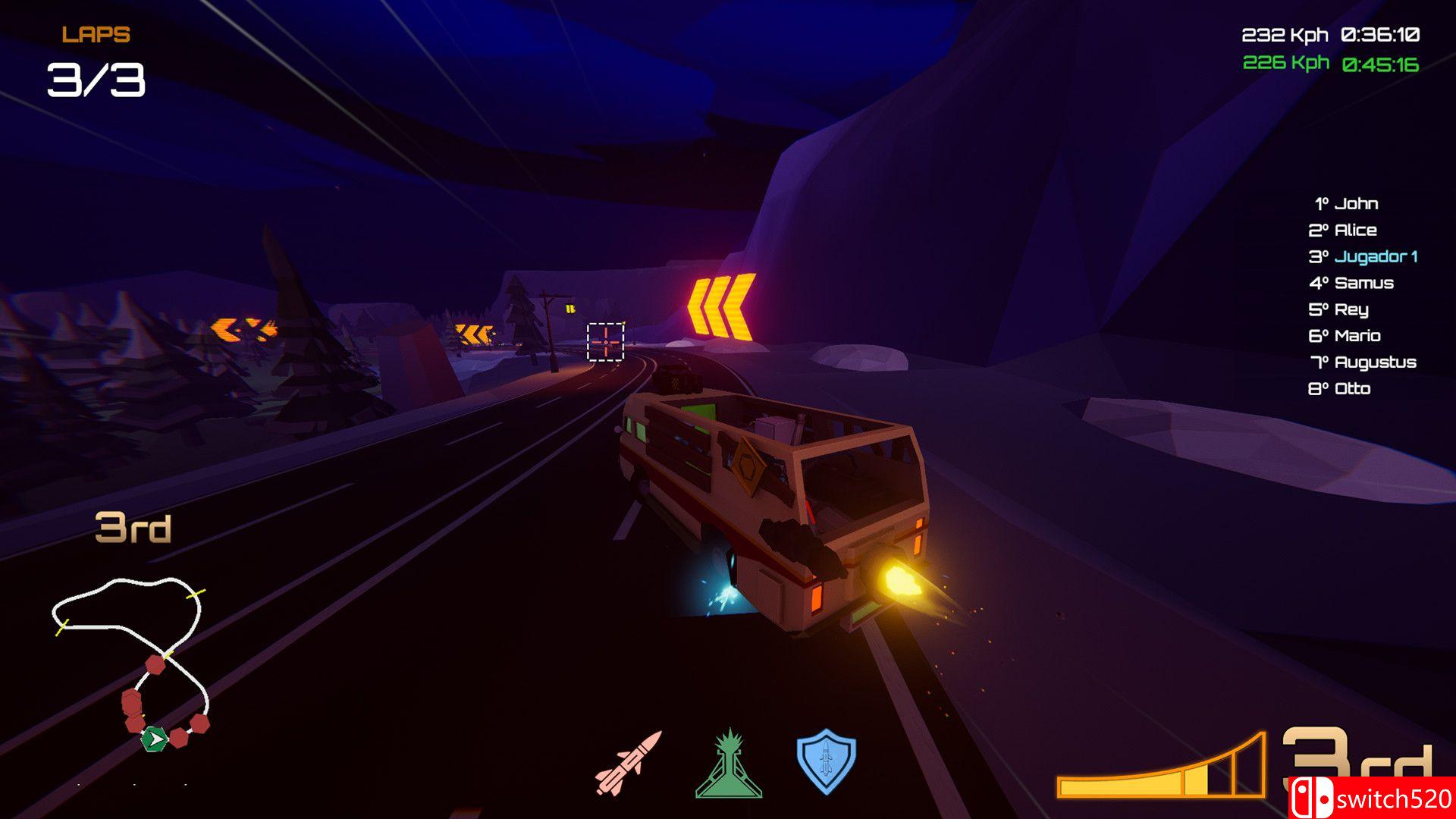Viewport: 1456px width, 819px height.
Task: Choose Mario in the race ranking
Action: coord(1345,336)
